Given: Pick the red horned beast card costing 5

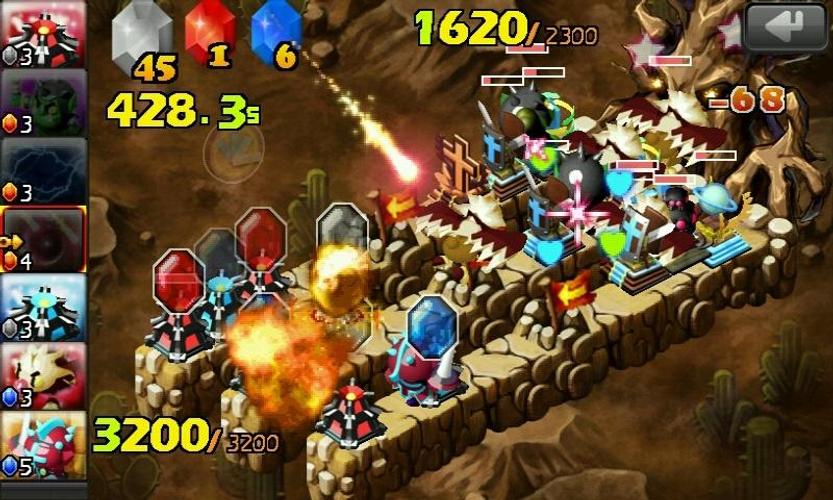Looking at the screenshot, I should tap(43, 443).
